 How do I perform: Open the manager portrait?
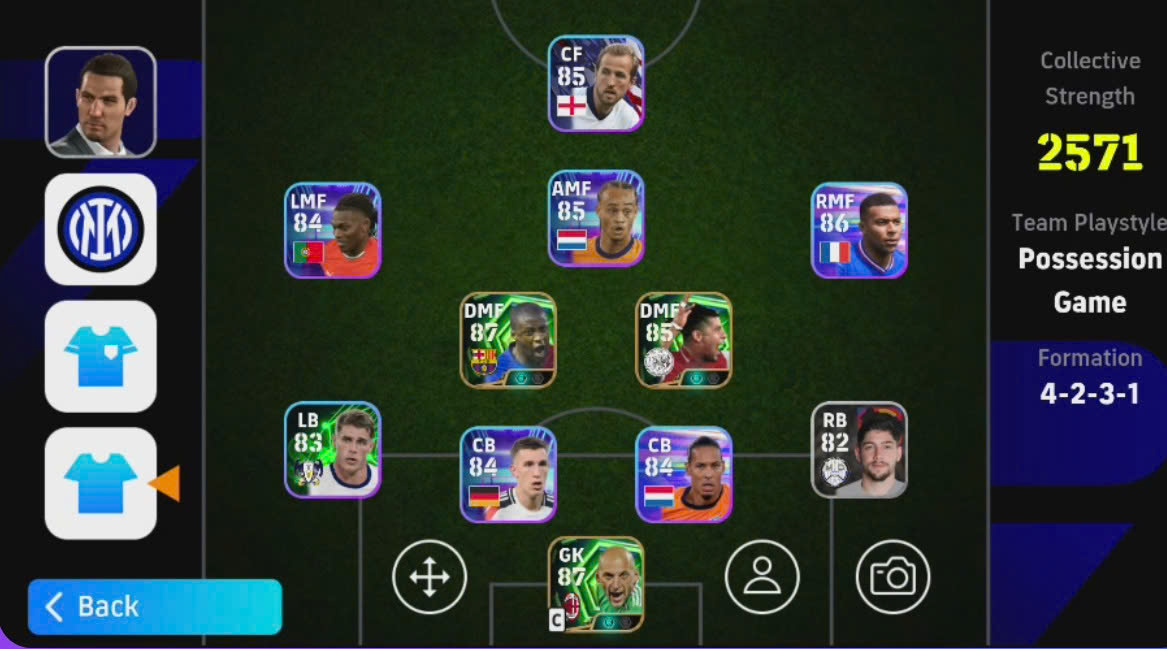pyautogui.click(x=100, y=102)
